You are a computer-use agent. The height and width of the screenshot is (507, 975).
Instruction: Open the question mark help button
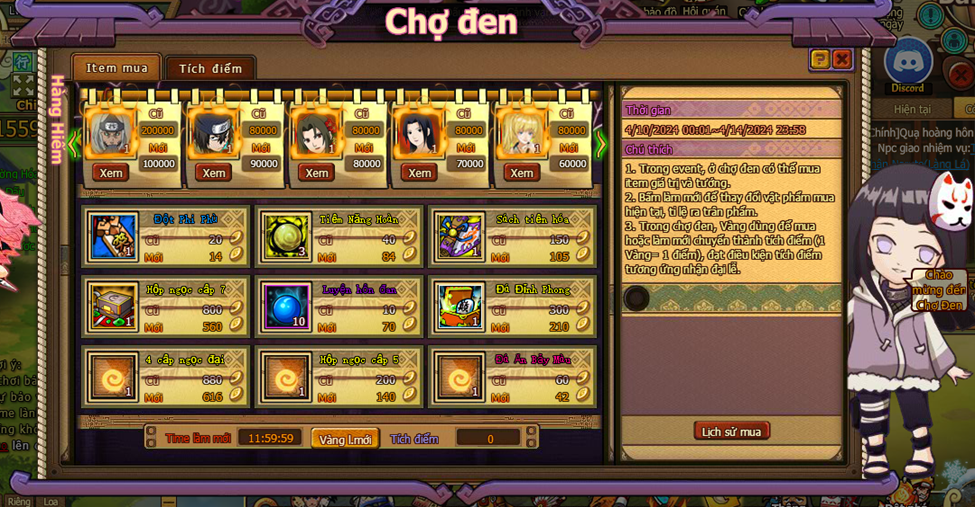[820, 59]
